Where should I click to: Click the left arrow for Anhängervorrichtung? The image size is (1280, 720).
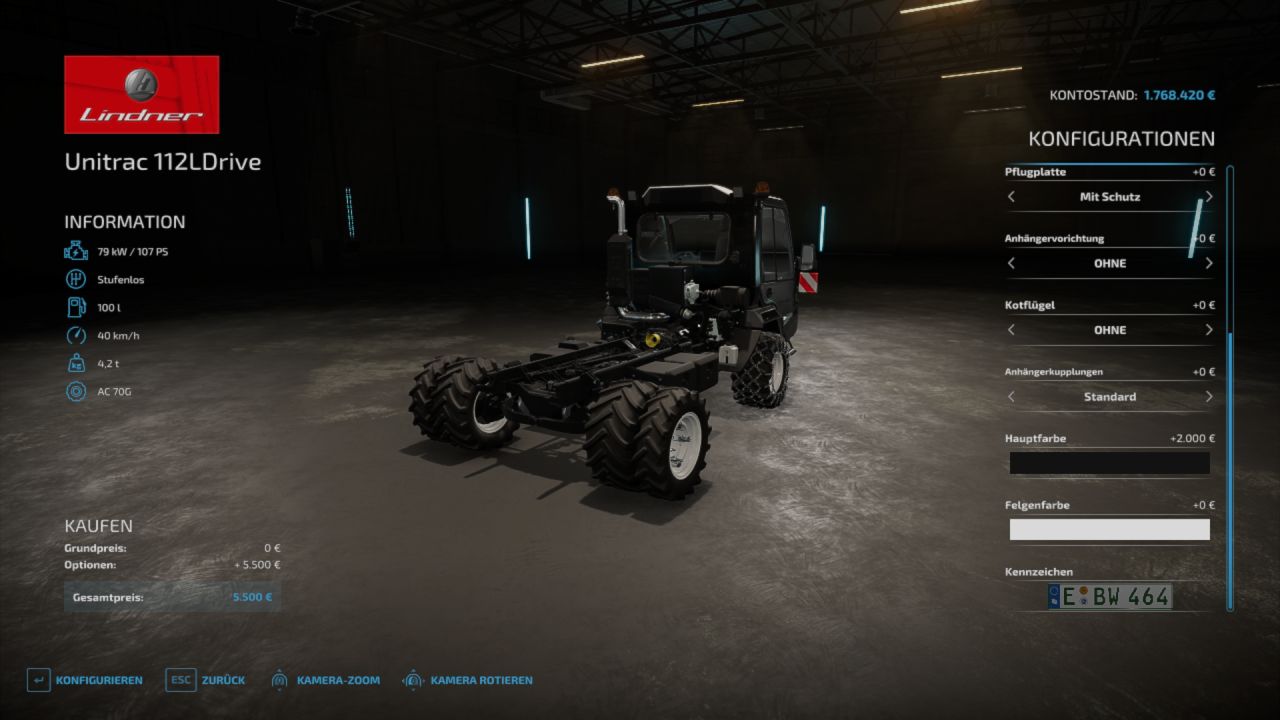(x=1011, y=263)
